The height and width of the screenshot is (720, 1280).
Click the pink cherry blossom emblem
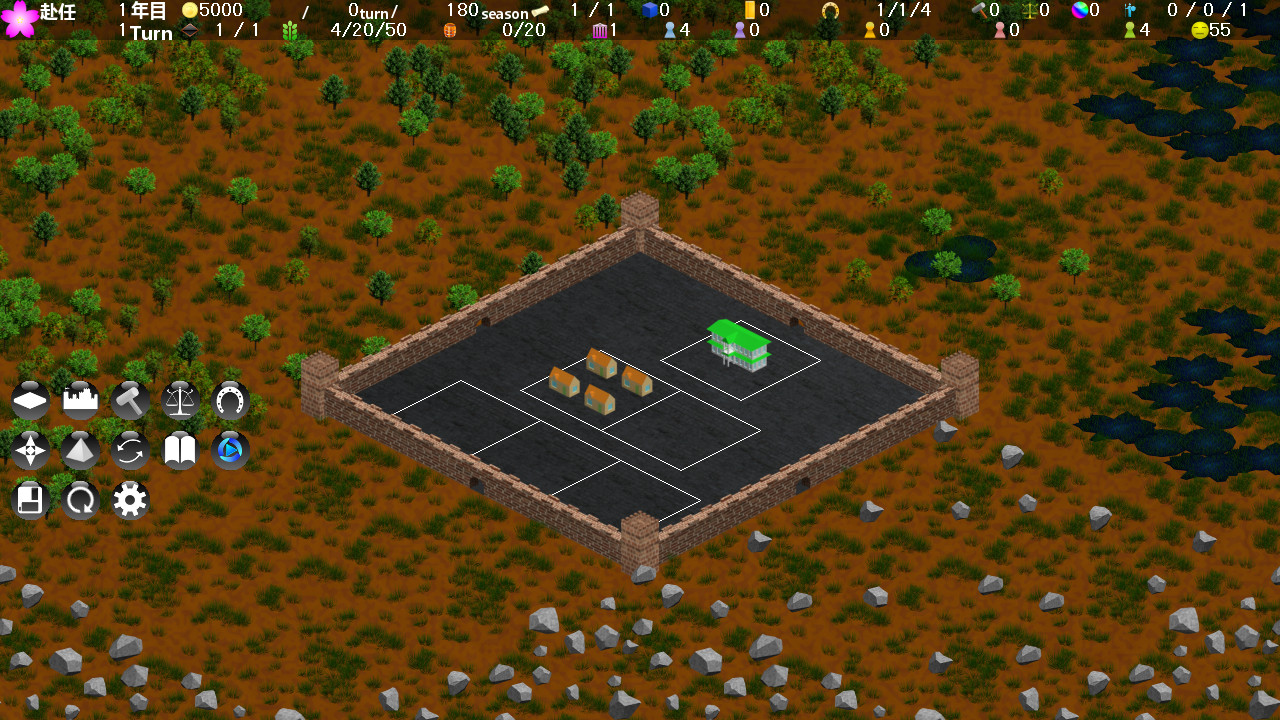(19, 19)
